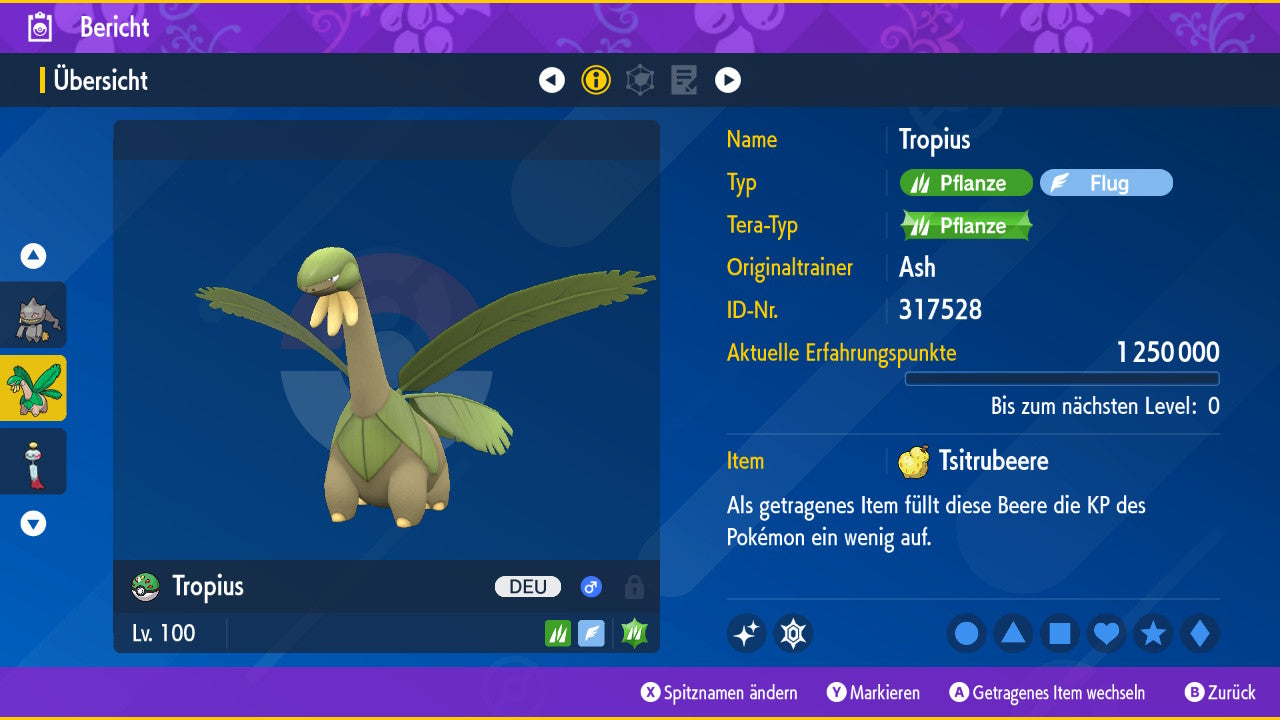Viewport: 1280px width, 720px height.
Task: Go to the next summary page arrow
Action: 728,80
